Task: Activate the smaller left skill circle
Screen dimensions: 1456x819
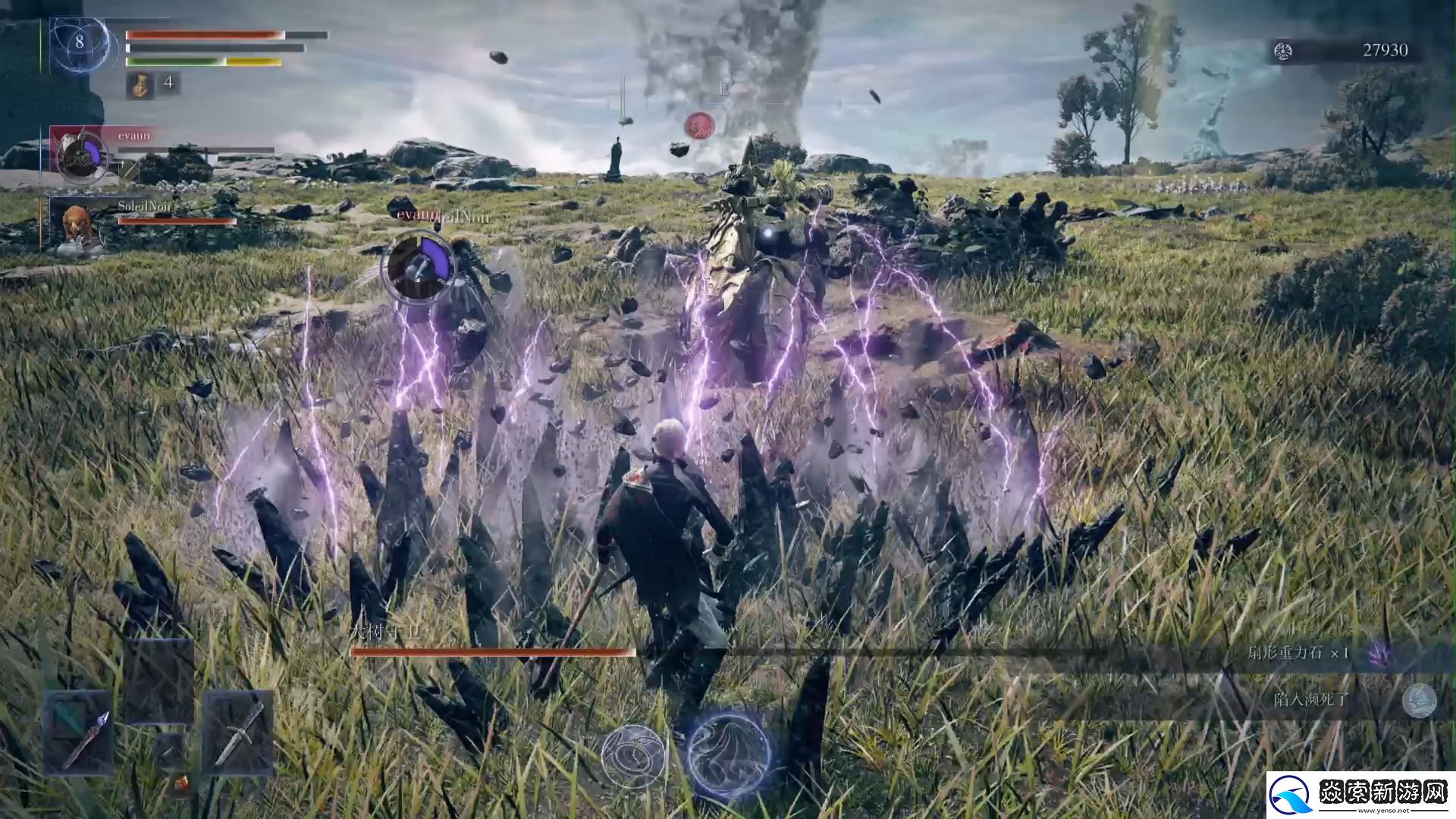Action: 633,755
